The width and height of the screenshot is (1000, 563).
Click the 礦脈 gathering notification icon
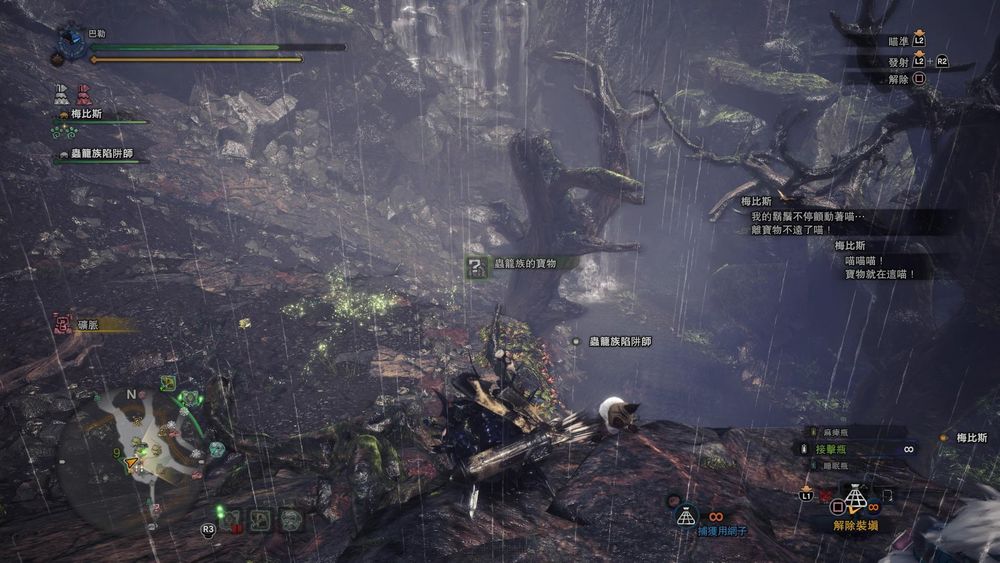pos(63,323)
